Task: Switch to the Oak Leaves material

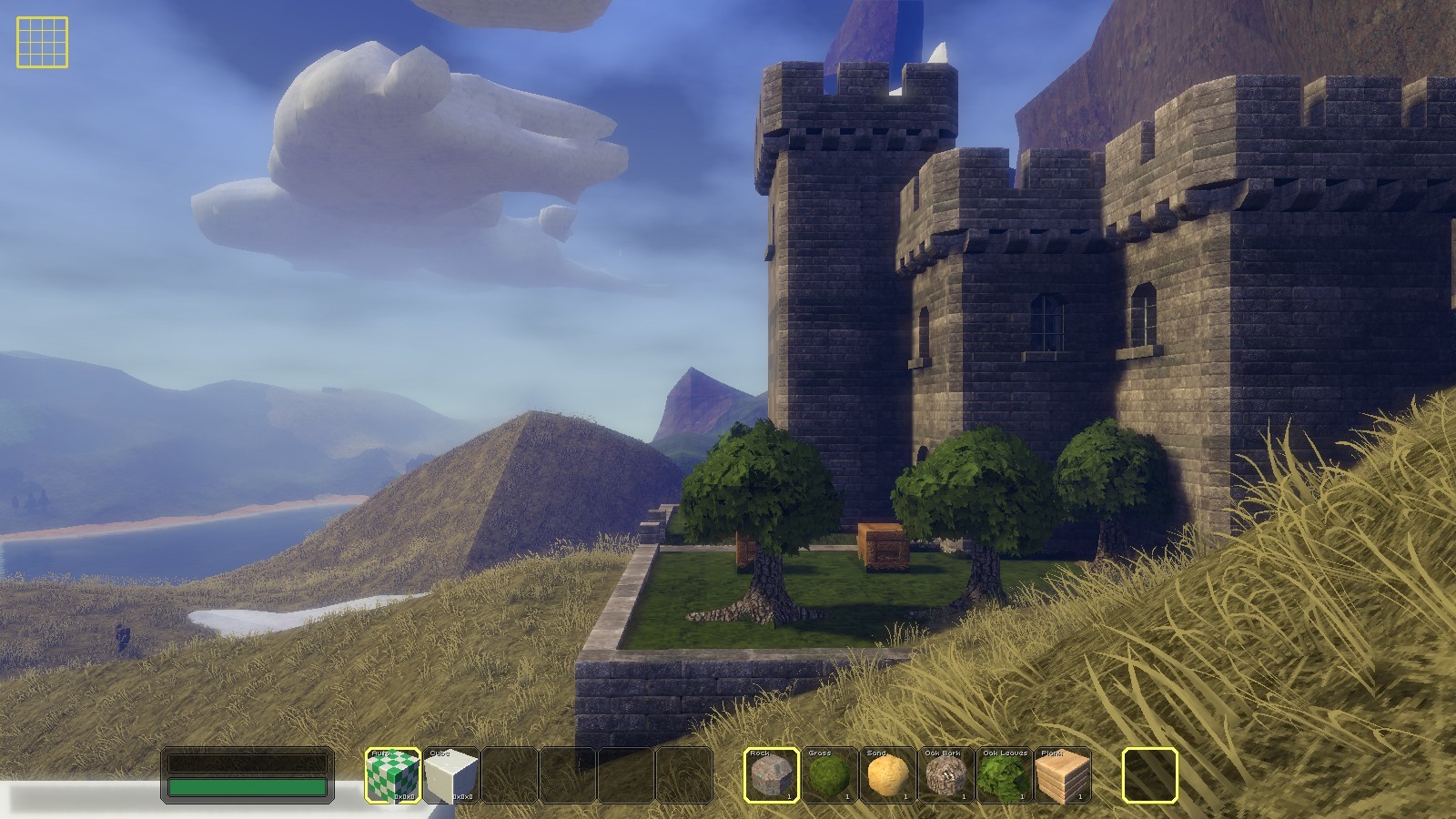Action: point(1005,775)
